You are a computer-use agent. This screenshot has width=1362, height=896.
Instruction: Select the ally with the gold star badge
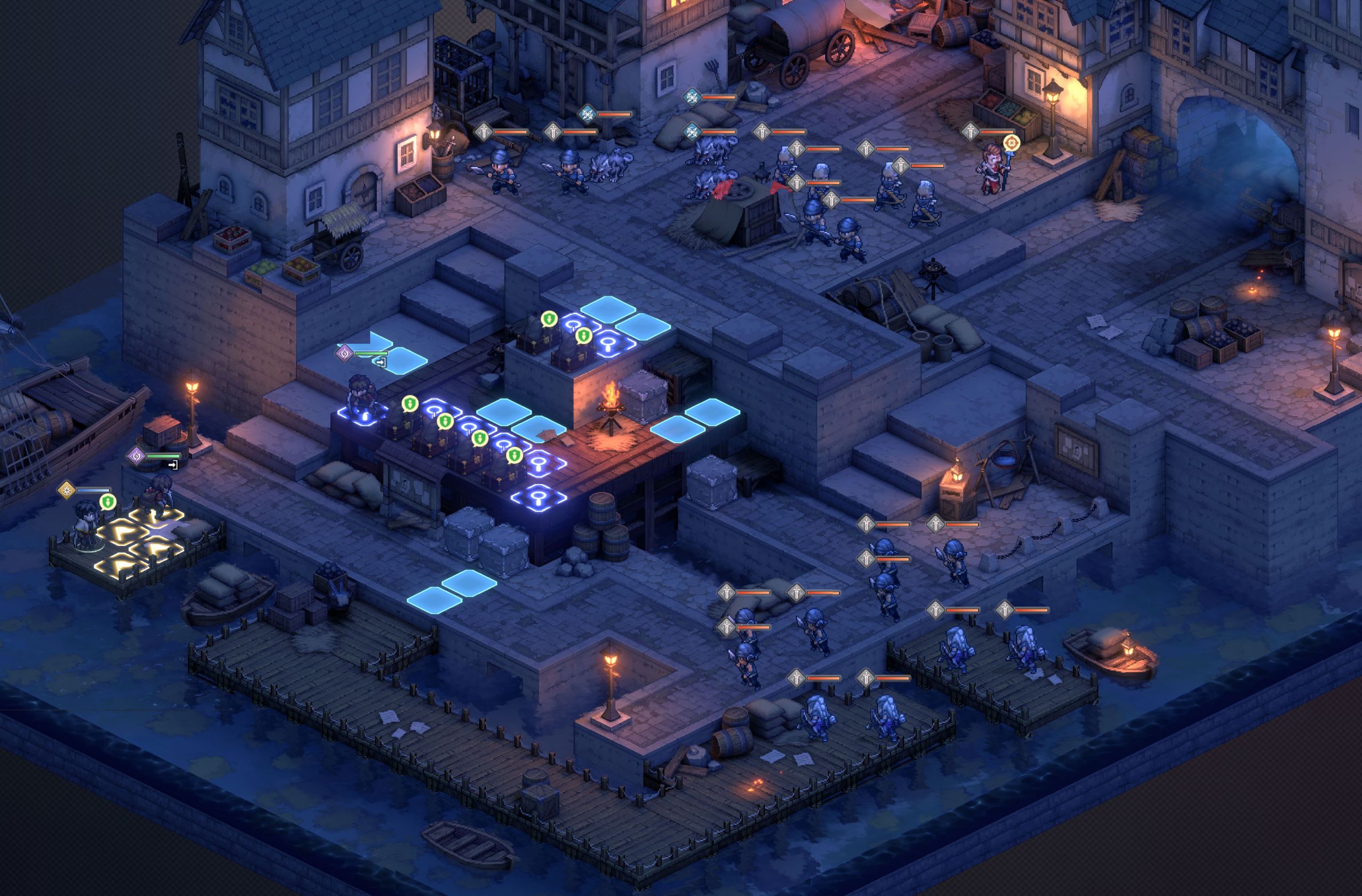coord(86,525)
